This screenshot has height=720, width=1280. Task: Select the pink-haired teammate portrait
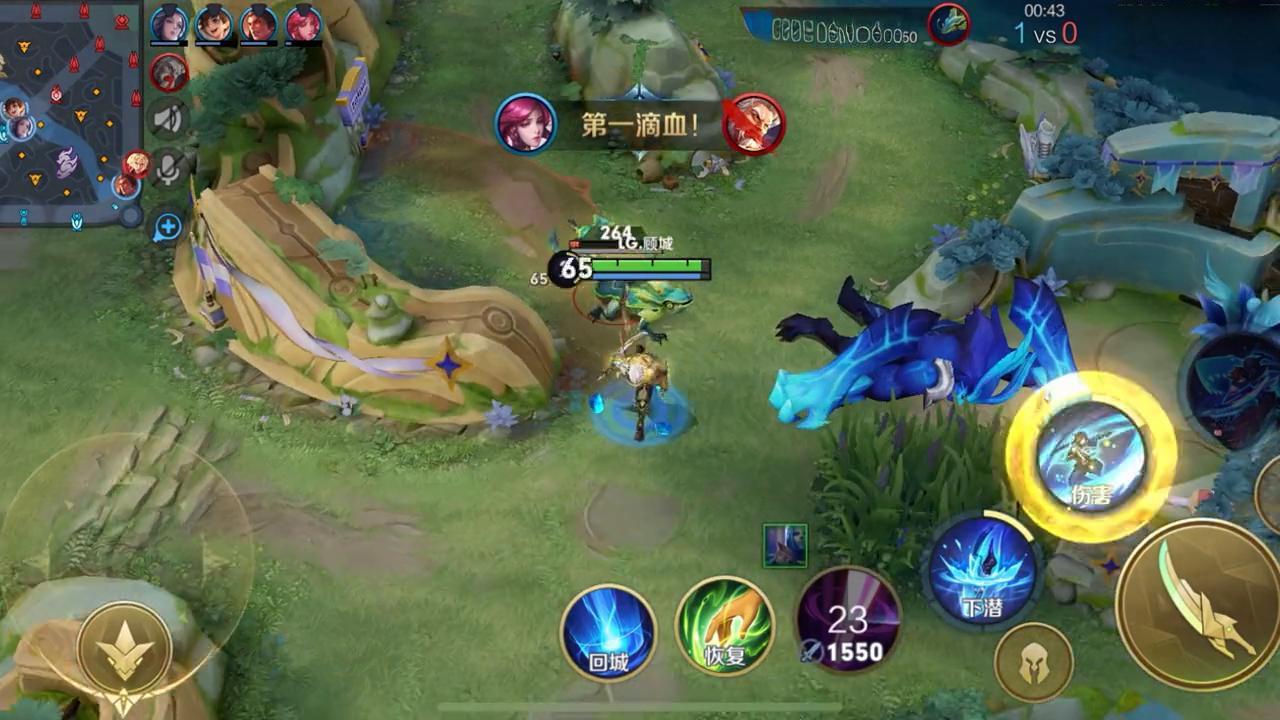point(304,24)
